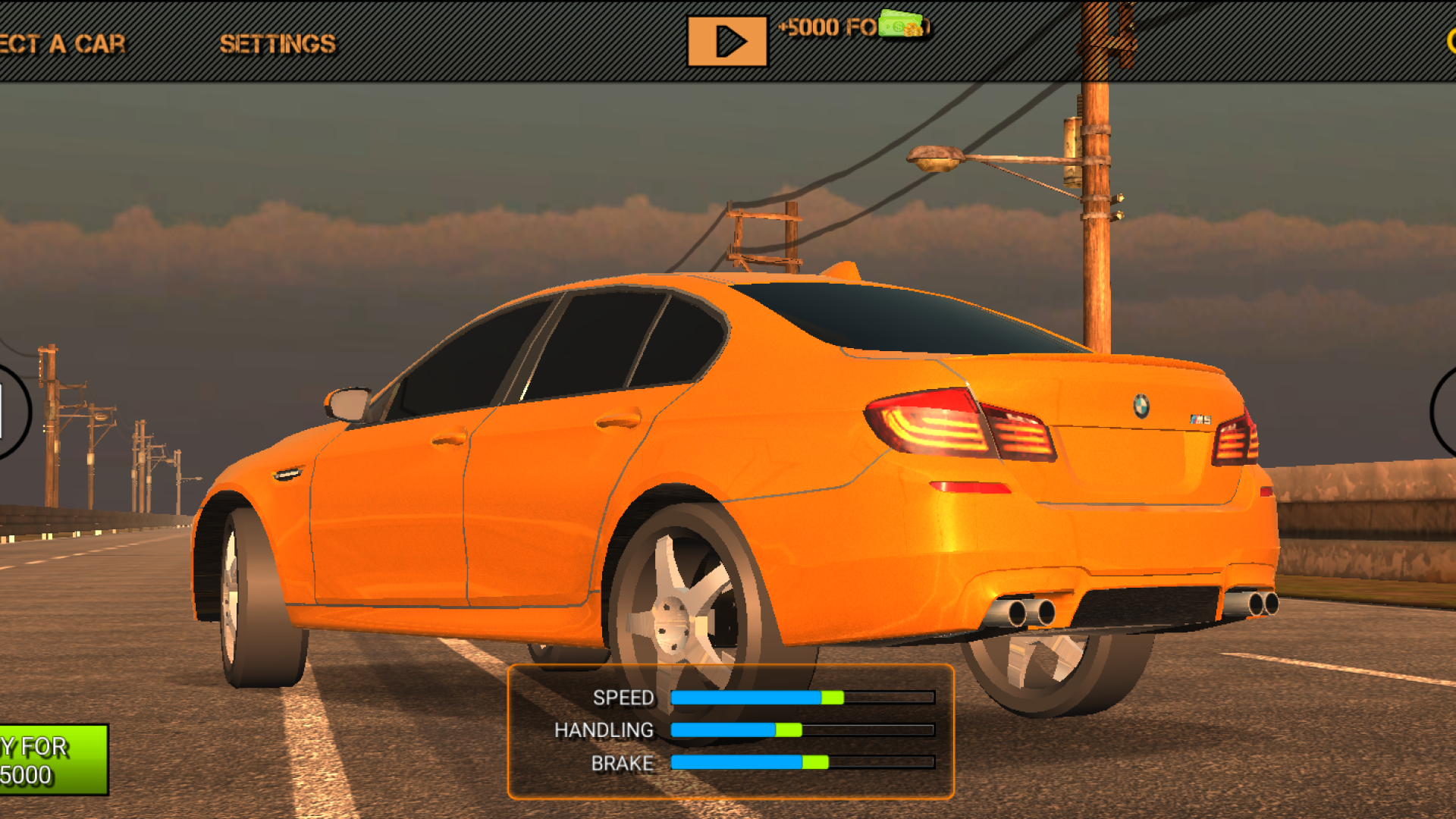Expand the car stats panel

pos(732,728)
